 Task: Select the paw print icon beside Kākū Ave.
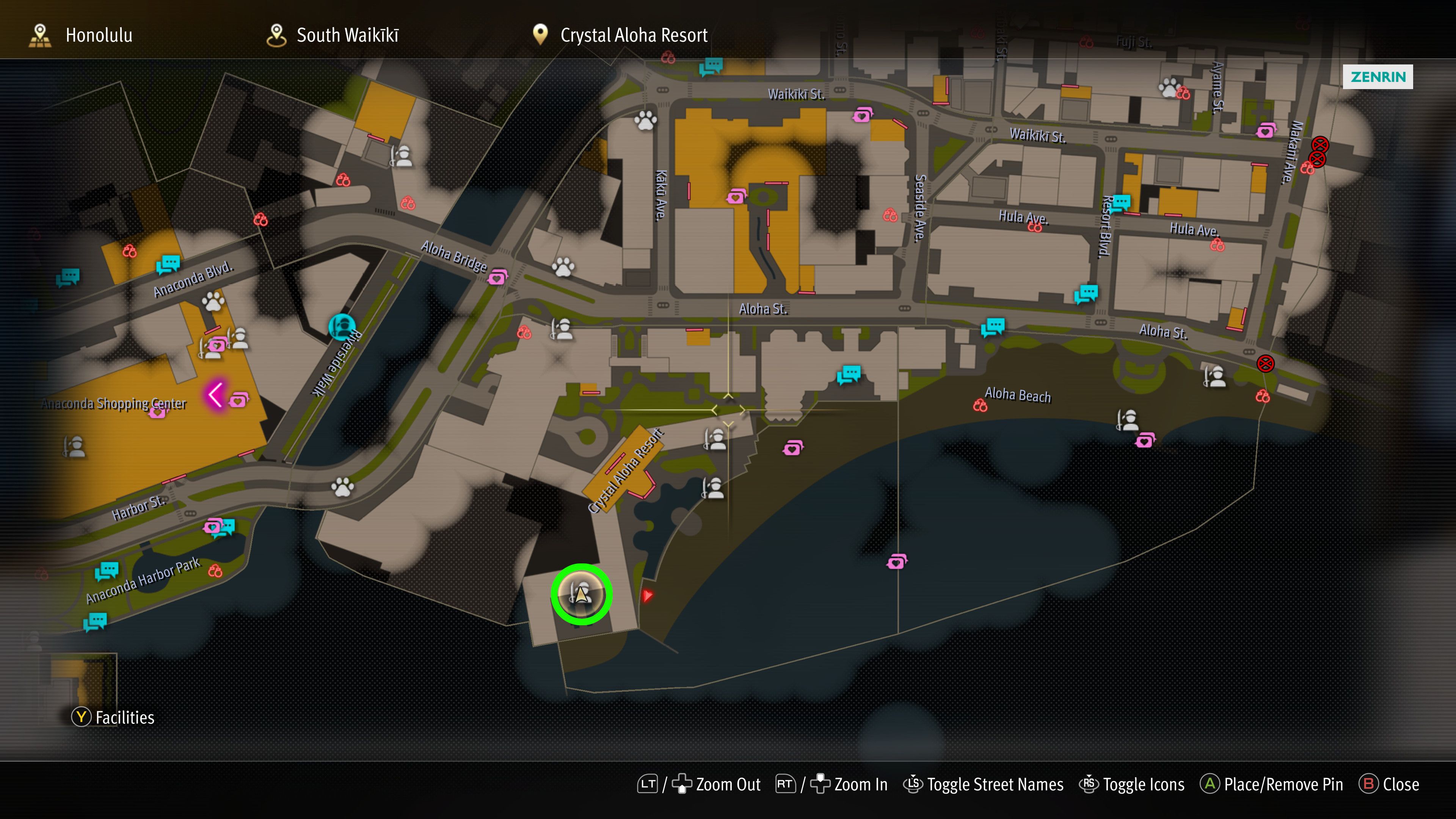tap(645, 120)
